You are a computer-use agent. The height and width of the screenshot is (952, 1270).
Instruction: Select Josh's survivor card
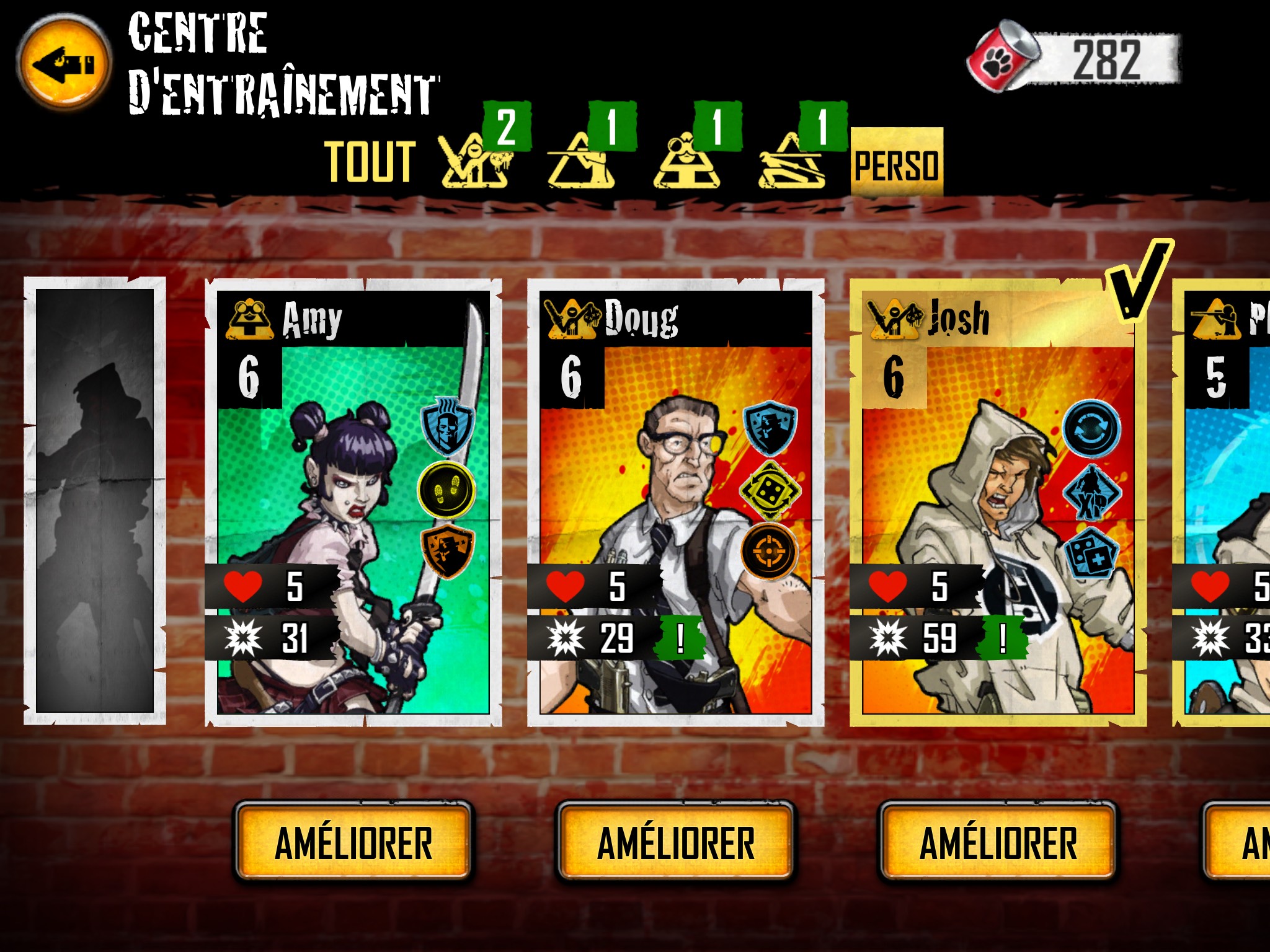pos(998,502)
